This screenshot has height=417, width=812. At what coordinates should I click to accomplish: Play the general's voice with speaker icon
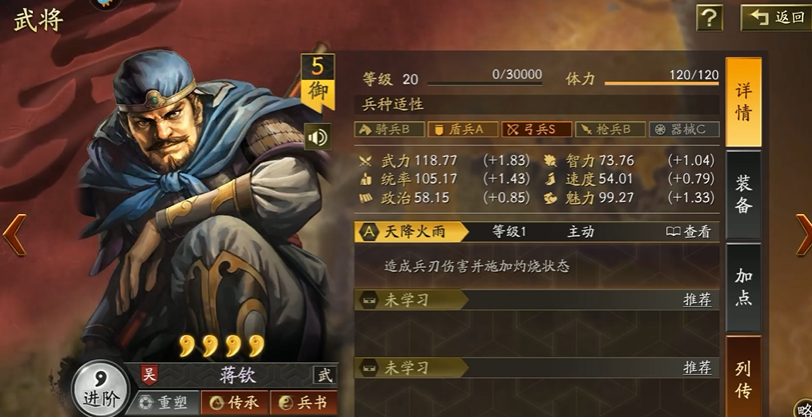click(x=318, y=138)
